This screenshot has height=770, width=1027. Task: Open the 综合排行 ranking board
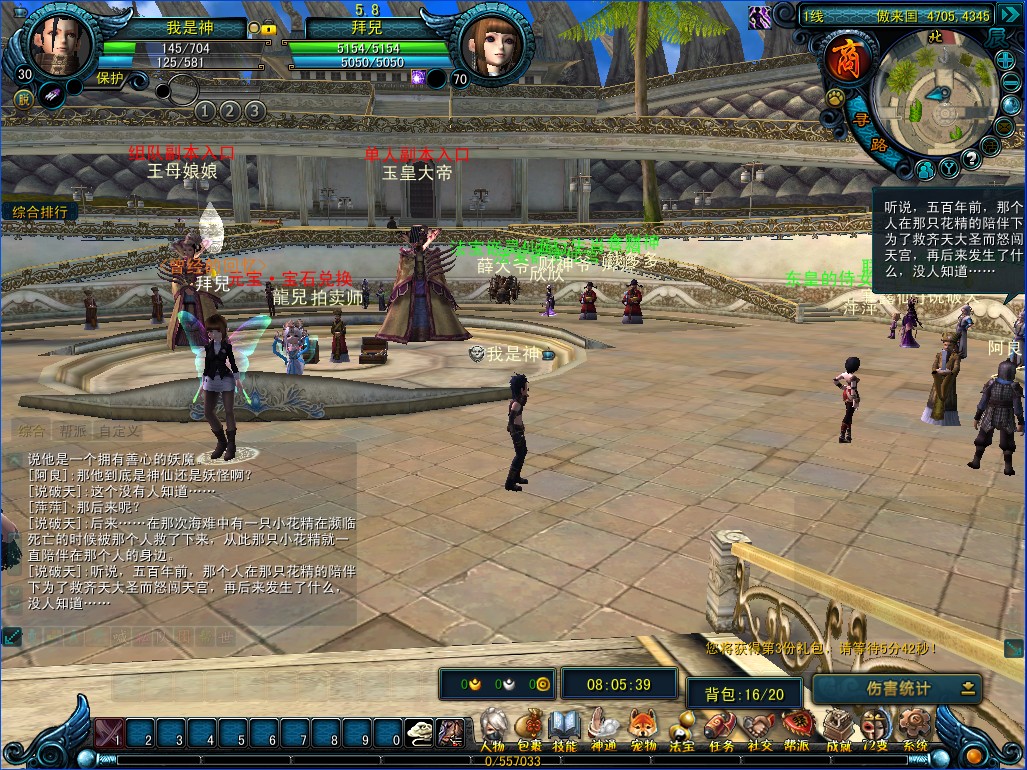pyautogui.click(x=40, y=212)
